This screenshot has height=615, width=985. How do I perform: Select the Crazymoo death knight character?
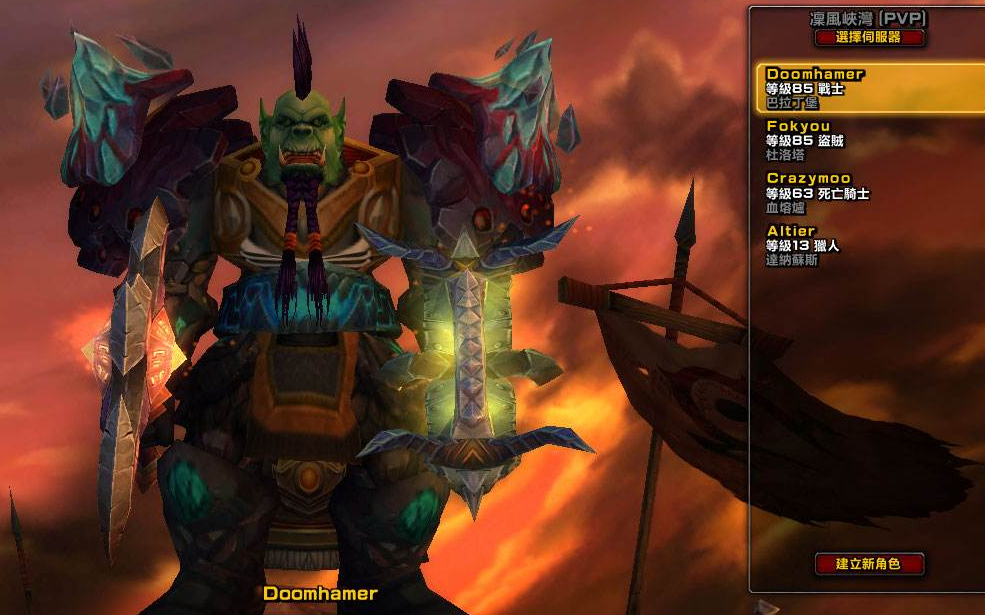[x=865, y=192]
